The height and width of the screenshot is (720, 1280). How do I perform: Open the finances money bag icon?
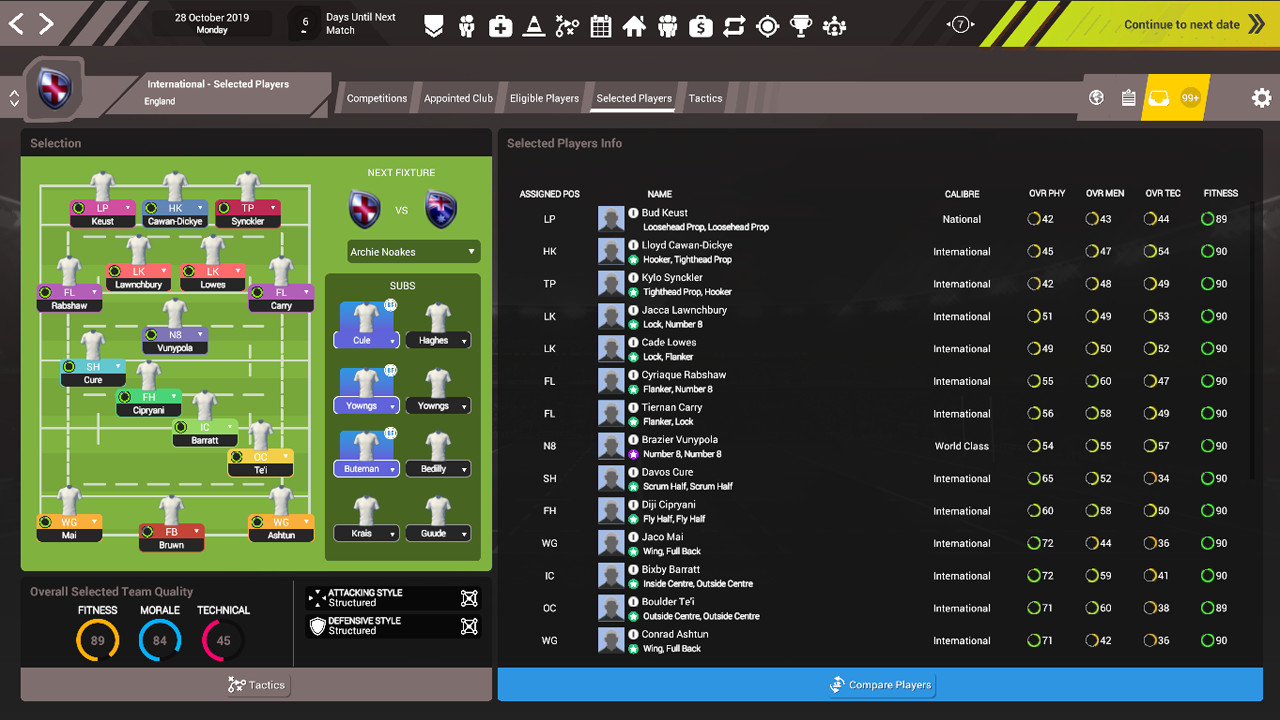point(700,27)
